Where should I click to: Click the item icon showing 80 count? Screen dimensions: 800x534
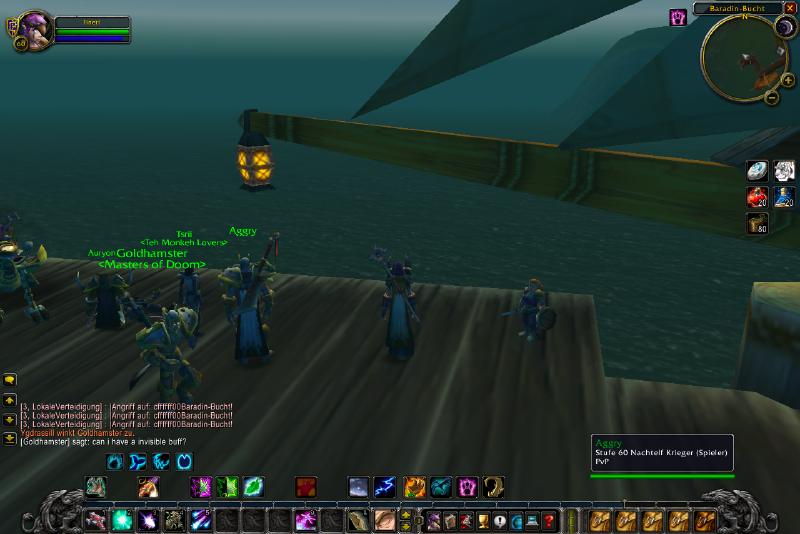coord(758,224)
